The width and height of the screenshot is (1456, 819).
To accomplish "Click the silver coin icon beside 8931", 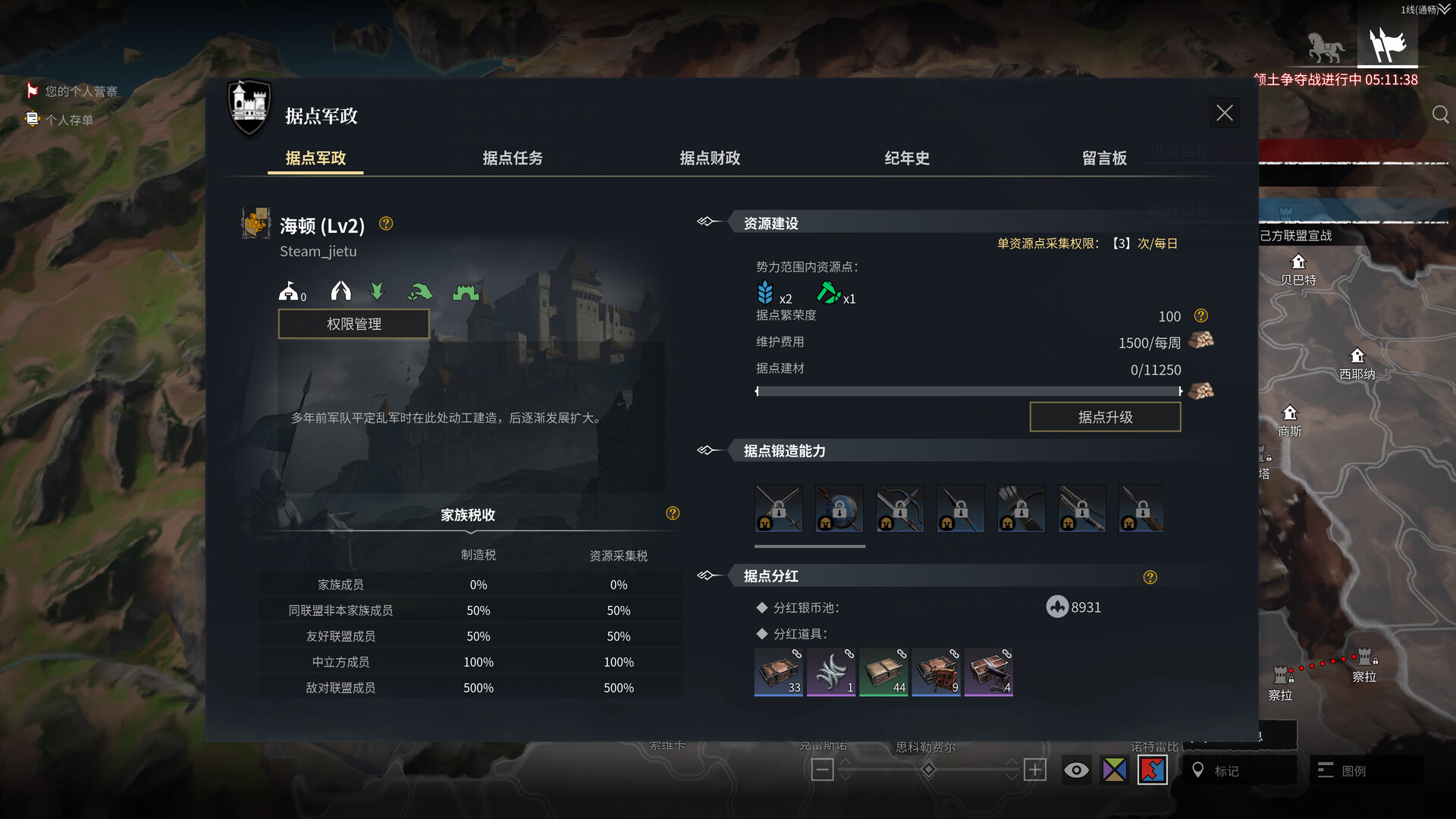I will (1058, 606).
